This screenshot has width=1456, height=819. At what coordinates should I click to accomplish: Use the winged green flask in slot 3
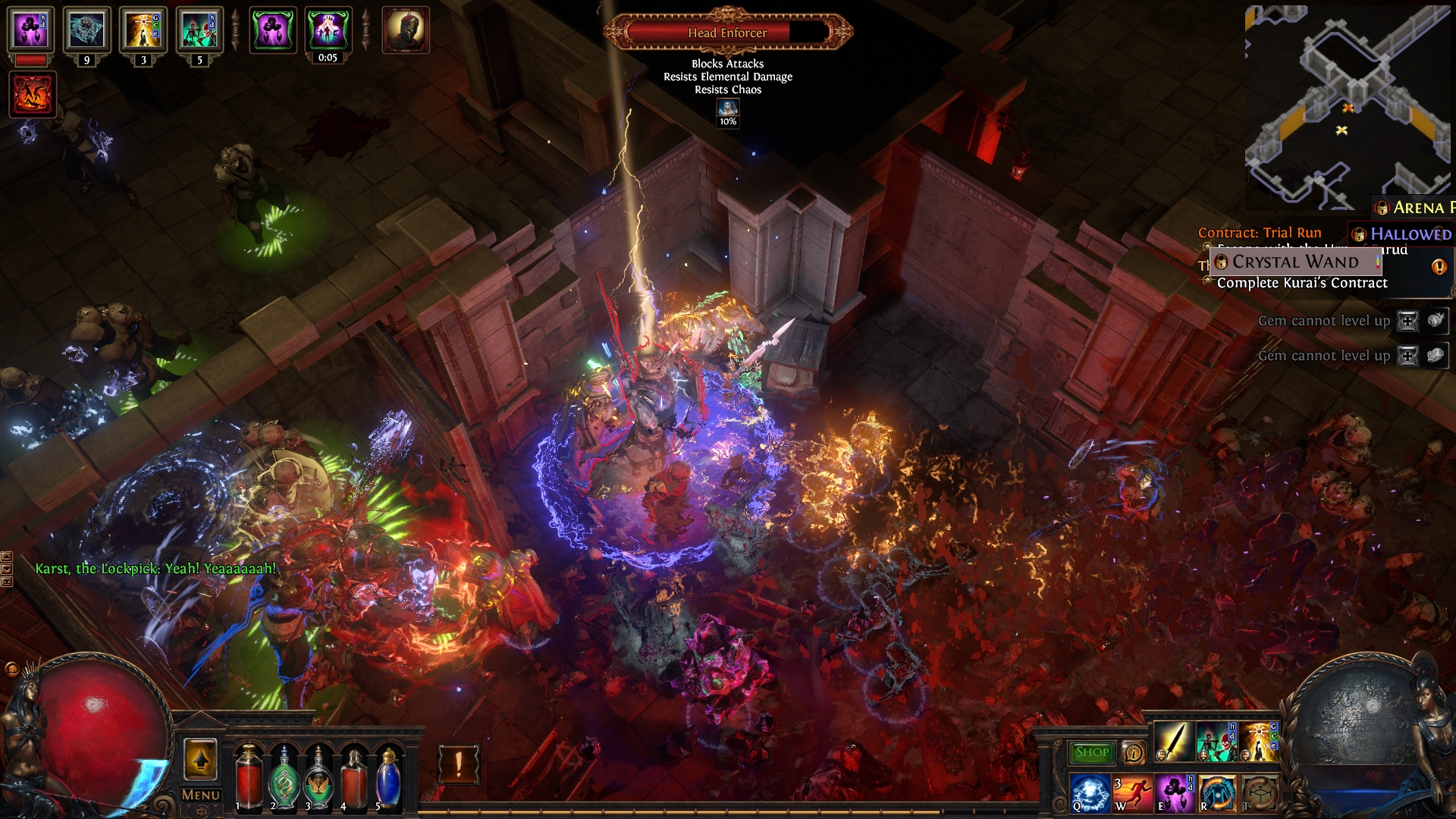pyautogui.click(x=318, y=777)
